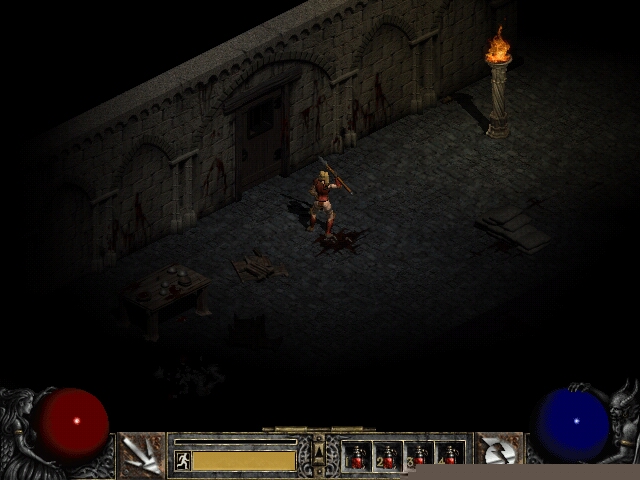
Task: Drink the red potion in belt slot 3
Action: [x=419, y=456]
